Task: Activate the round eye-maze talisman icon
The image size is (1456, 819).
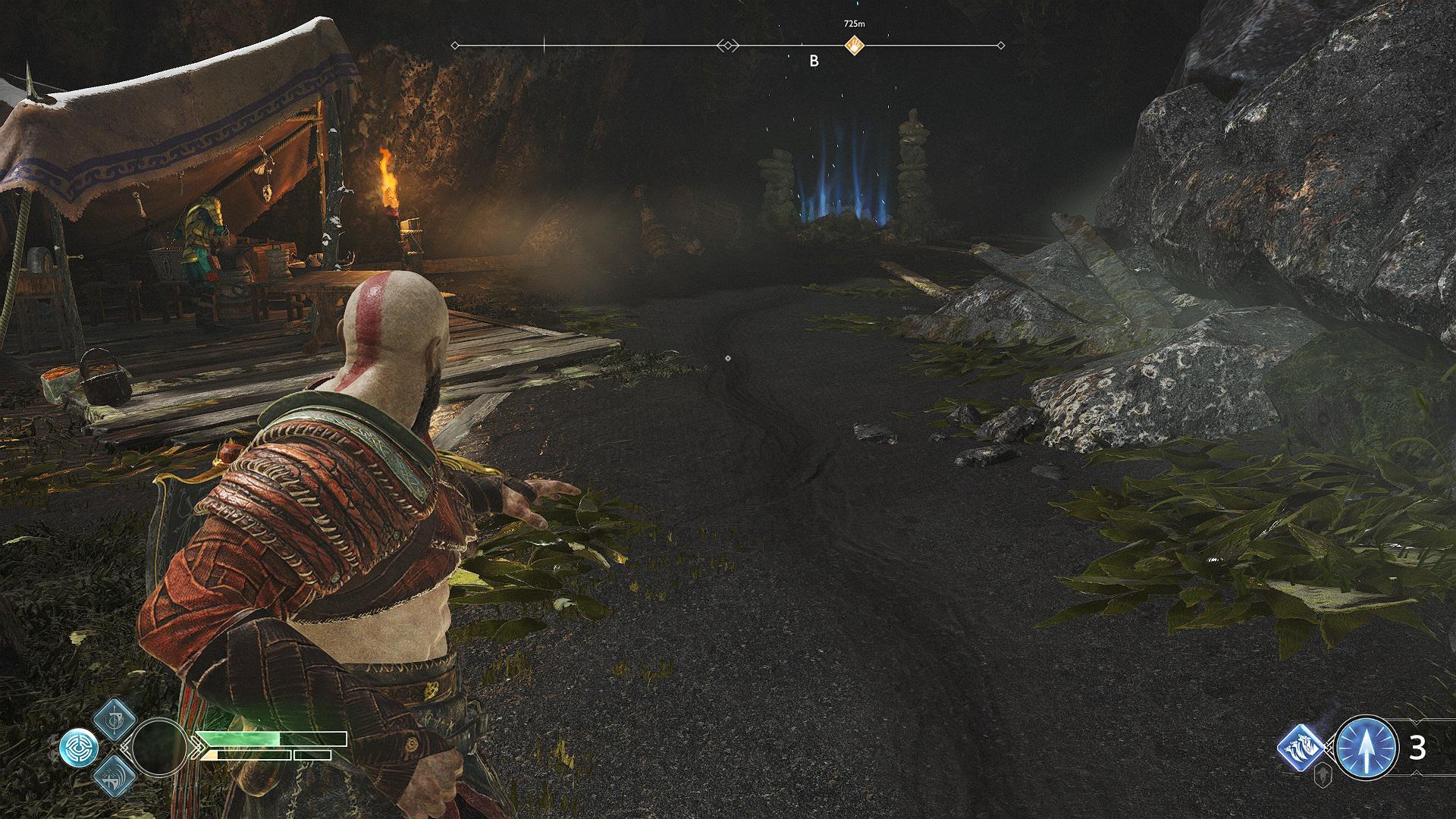Action: point(79,748)
